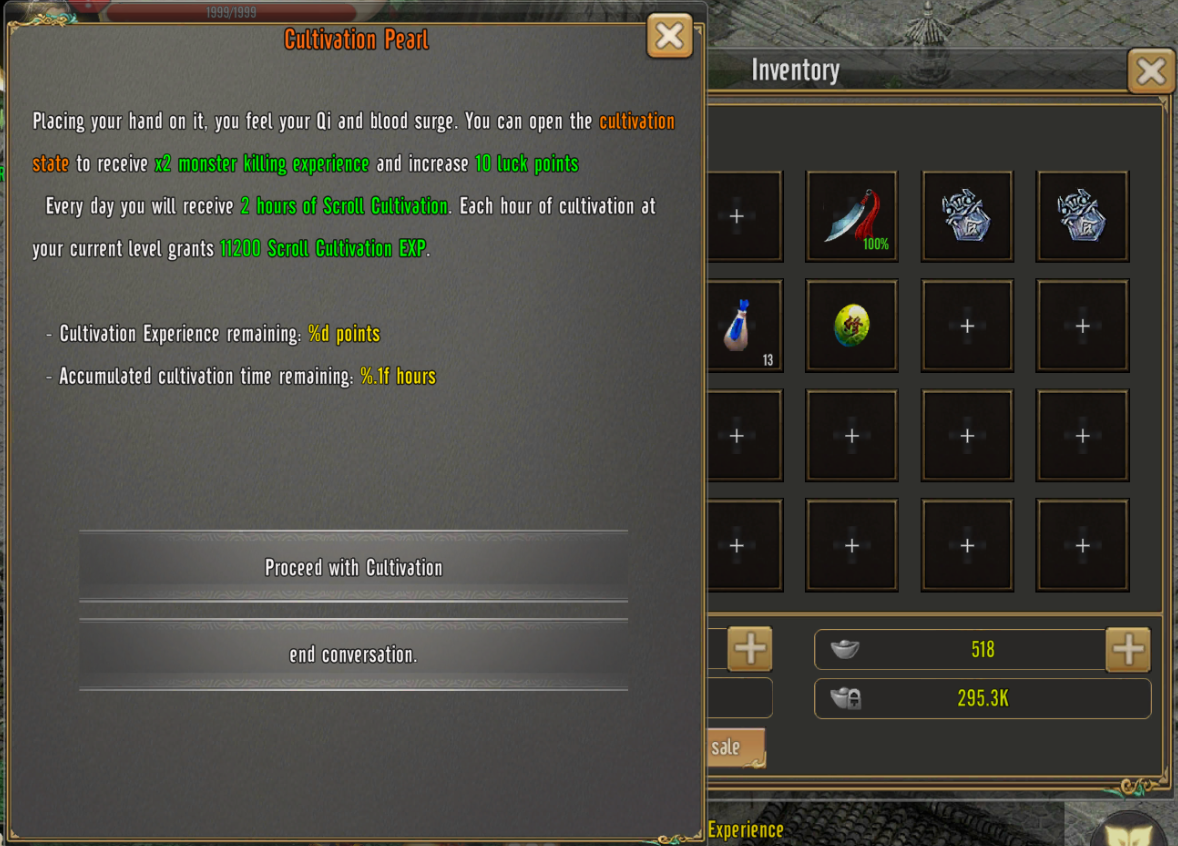The width and height of the screenshot is (1178, 846).
Task: Add more silver ingots with the plus button
Action: click(1128, 650)
